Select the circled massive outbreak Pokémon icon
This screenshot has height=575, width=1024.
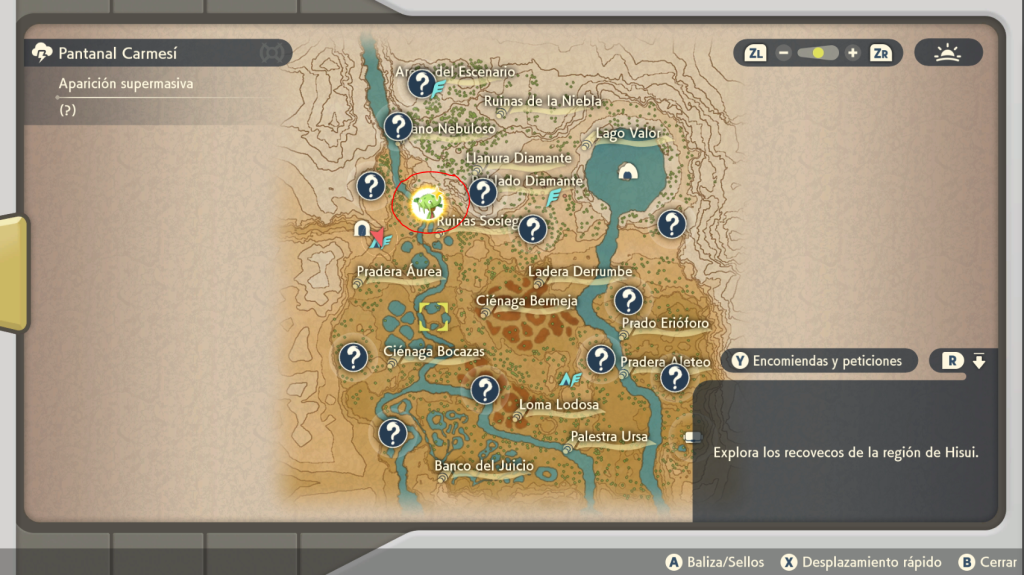coord(428,204)
